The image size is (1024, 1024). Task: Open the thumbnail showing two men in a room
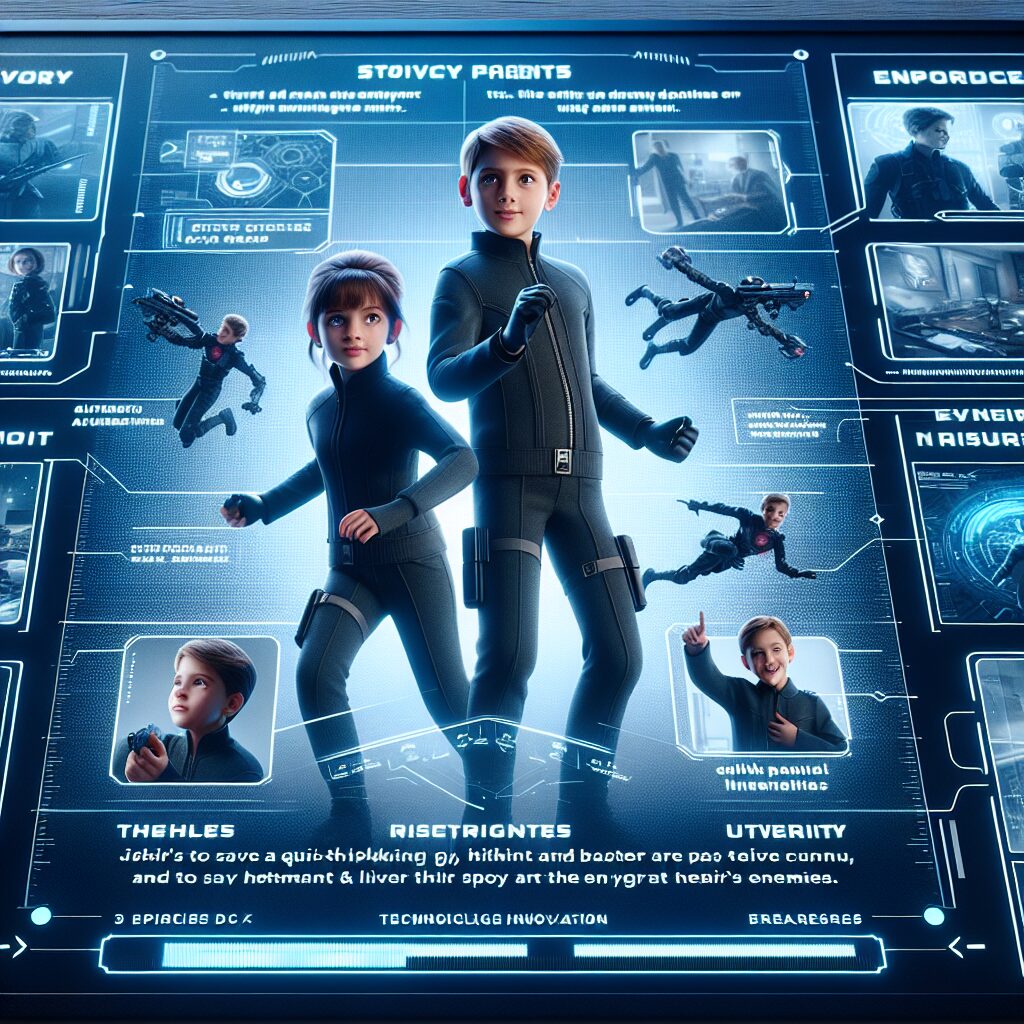click(705, 180)
